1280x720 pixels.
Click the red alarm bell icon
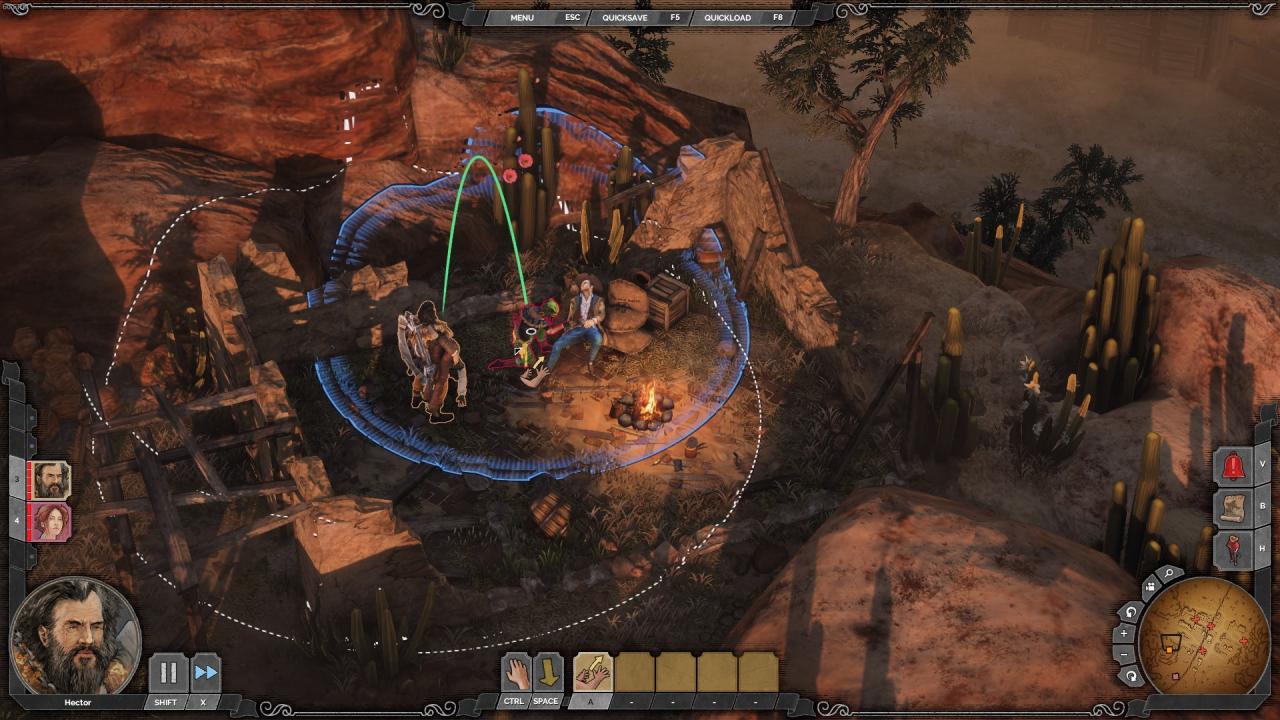[1233, 465]
